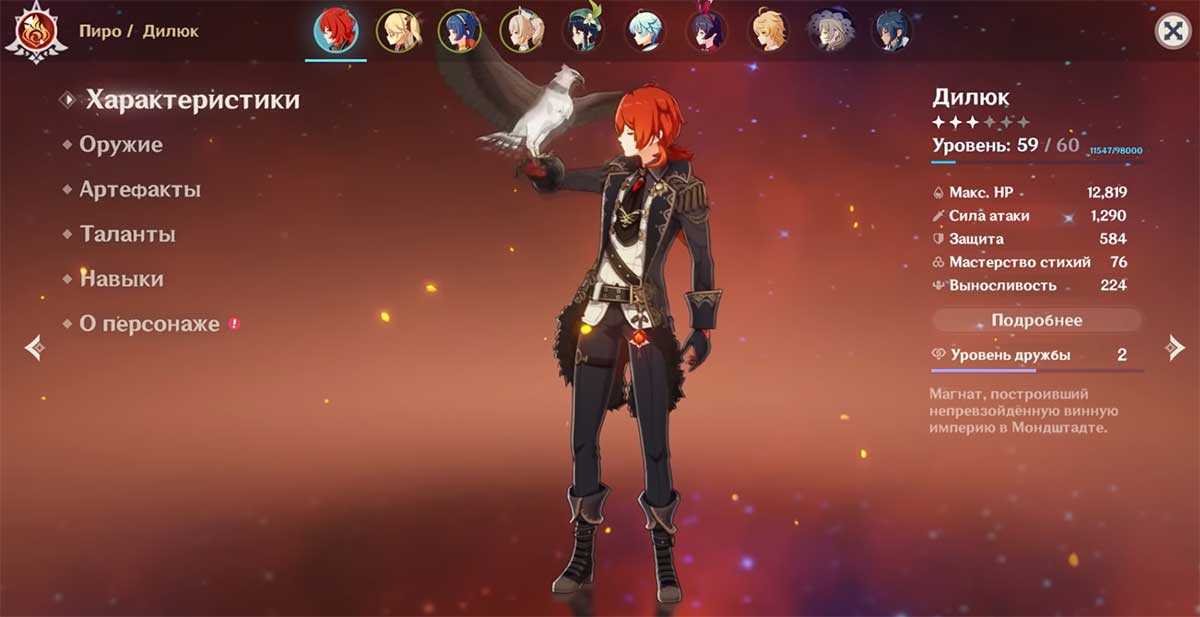Select the Оружие menu entry
Screen dimensions: 1200x617
(x=121, y=145)
